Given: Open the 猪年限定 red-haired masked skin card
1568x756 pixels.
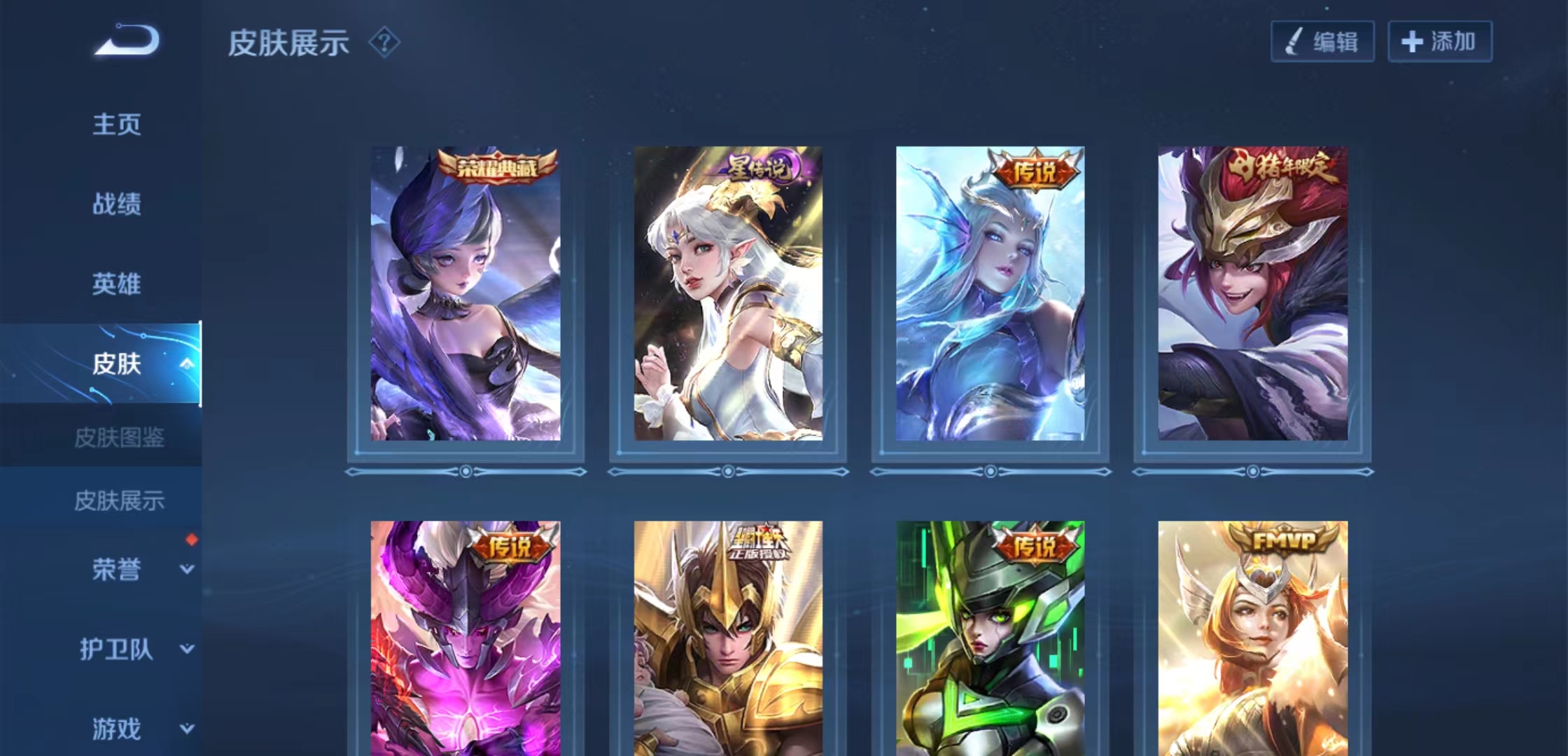Looking at the screenshot, I should coord(1252,294).
